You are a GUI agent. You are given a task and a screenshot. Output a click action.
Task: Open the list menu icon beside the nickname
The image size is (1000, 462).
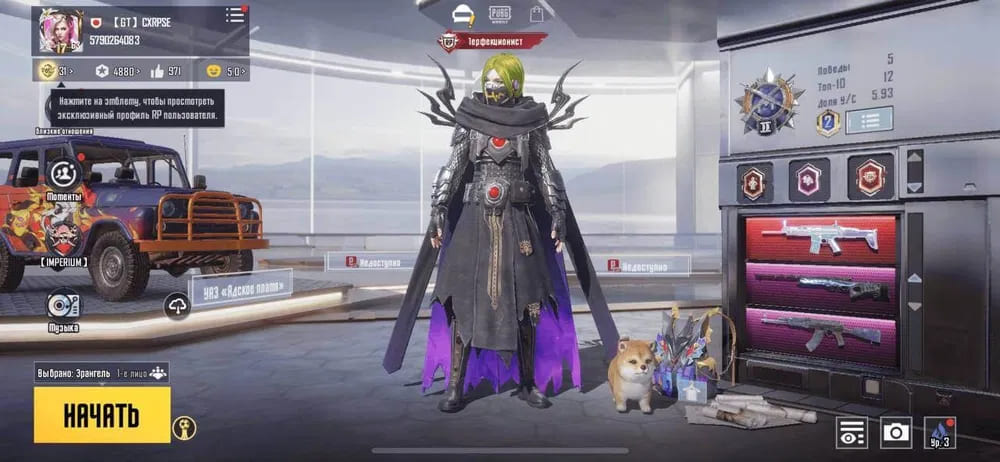tap(235, 15)
